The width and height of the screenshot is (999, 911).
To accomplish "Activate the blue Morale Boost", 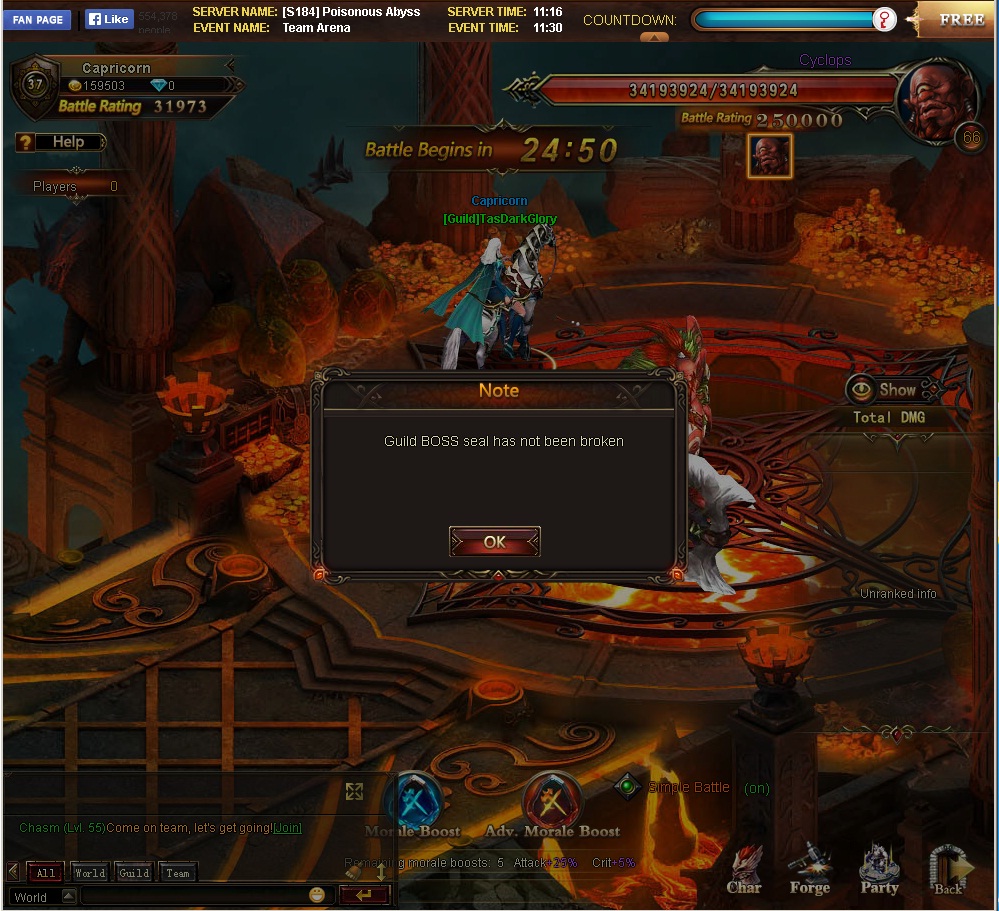I will click(x=413, y=801).
